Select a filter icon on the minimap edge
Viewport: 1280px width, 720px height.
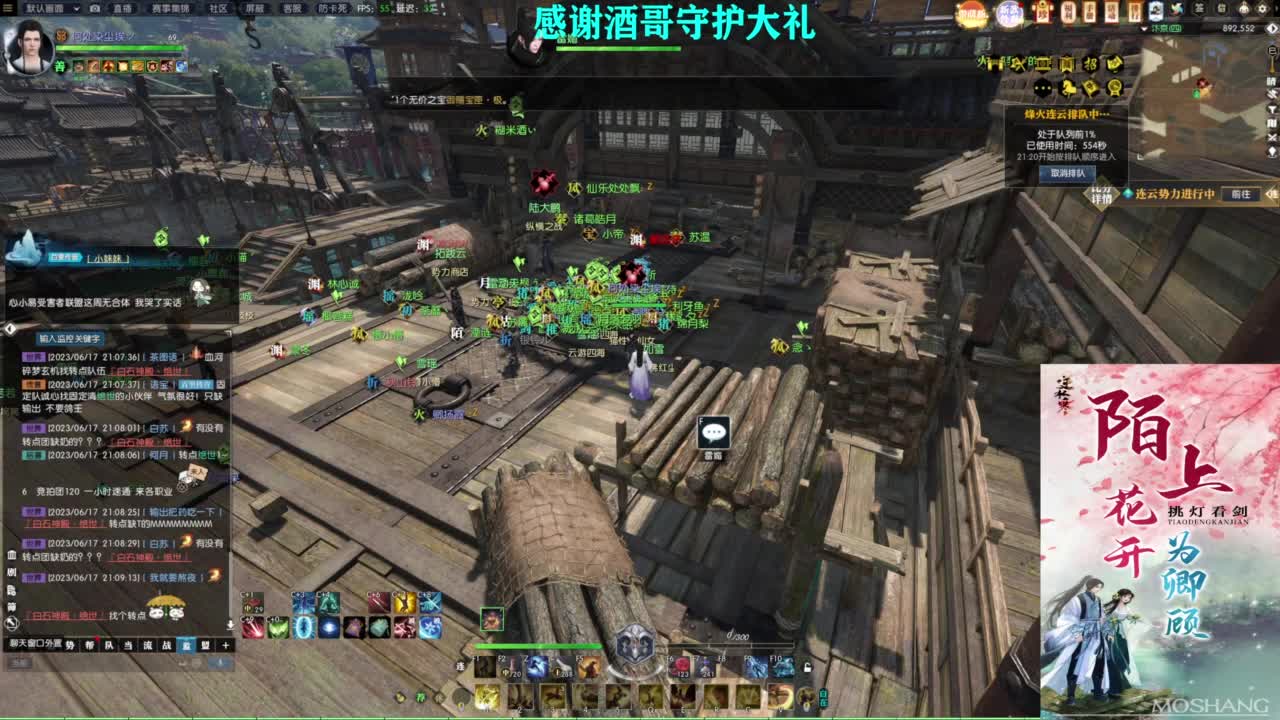(1272, 108)
